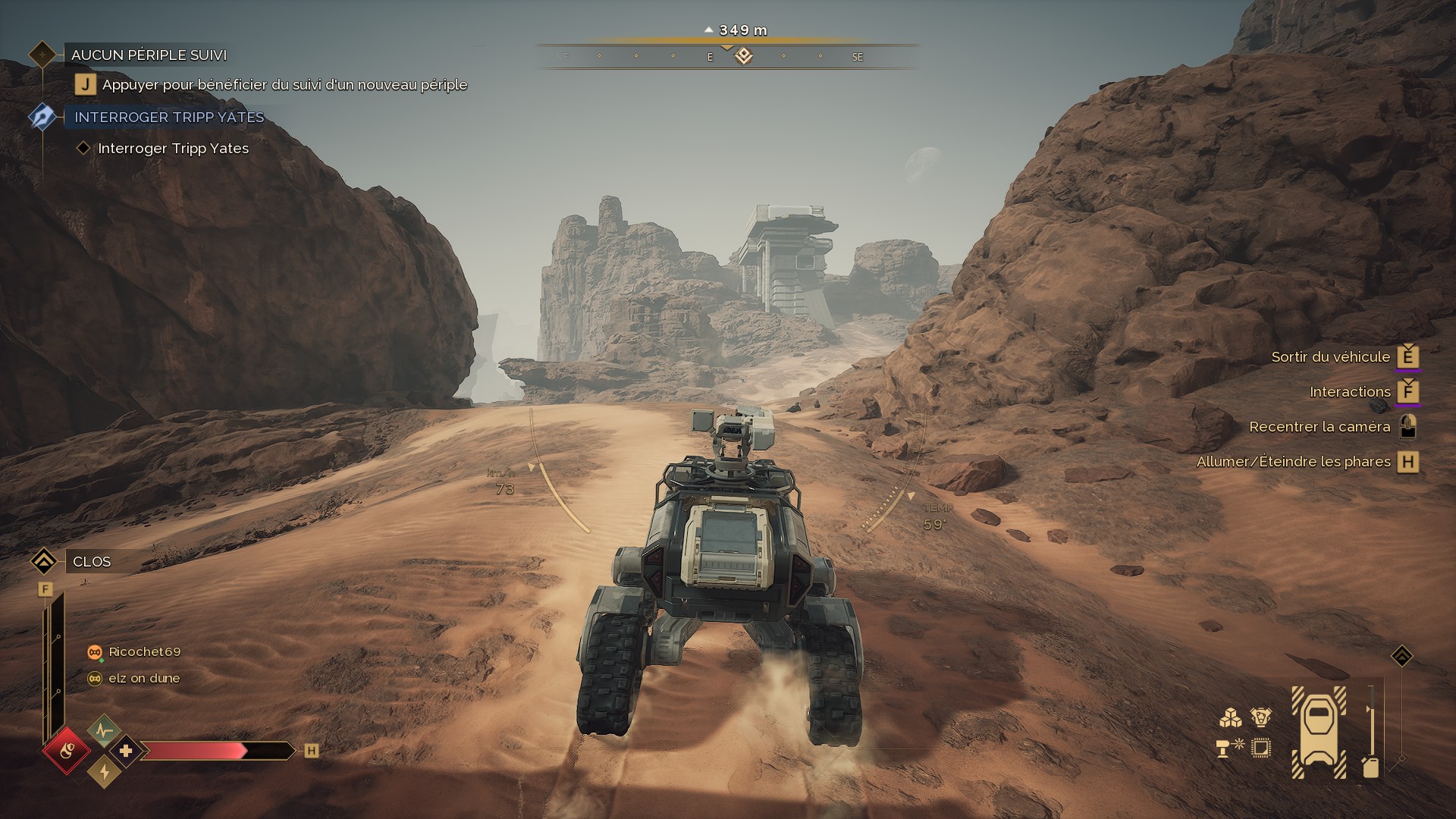Select the 'Interactions' vehicle option

[1350, 392]
